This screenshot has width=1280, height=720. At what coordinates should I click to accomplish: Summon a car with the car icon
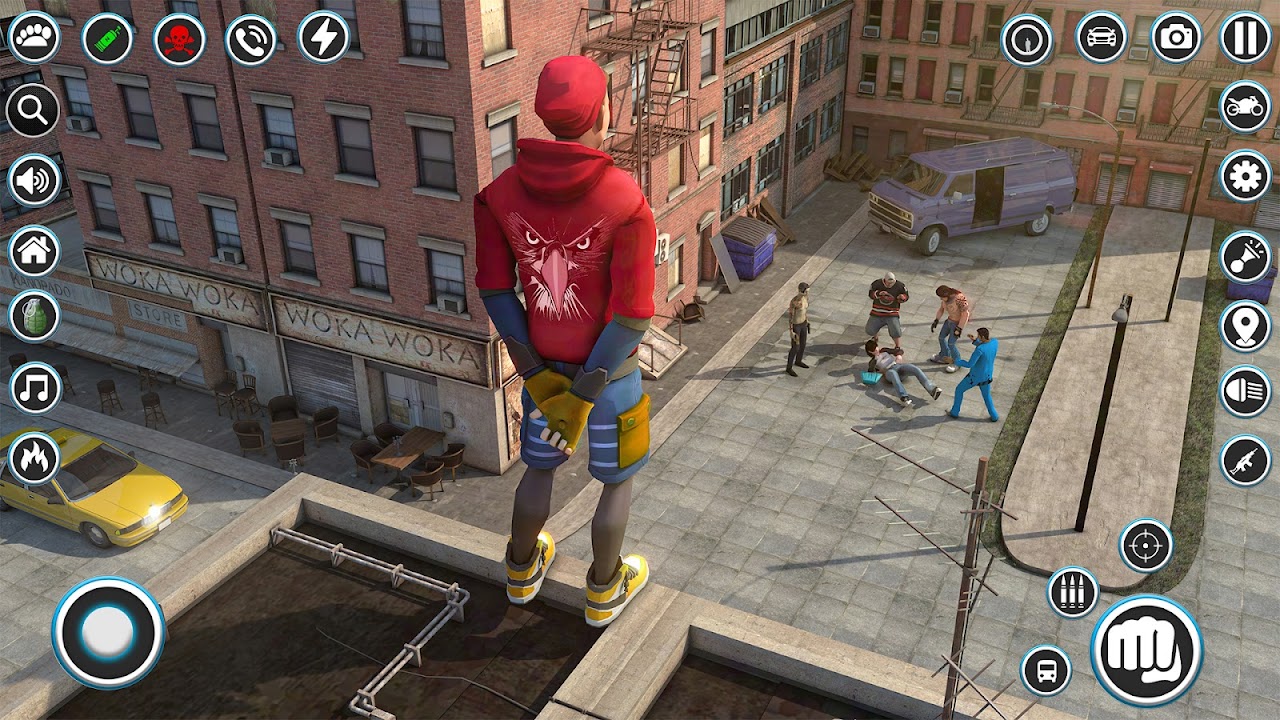point(1101,38)
